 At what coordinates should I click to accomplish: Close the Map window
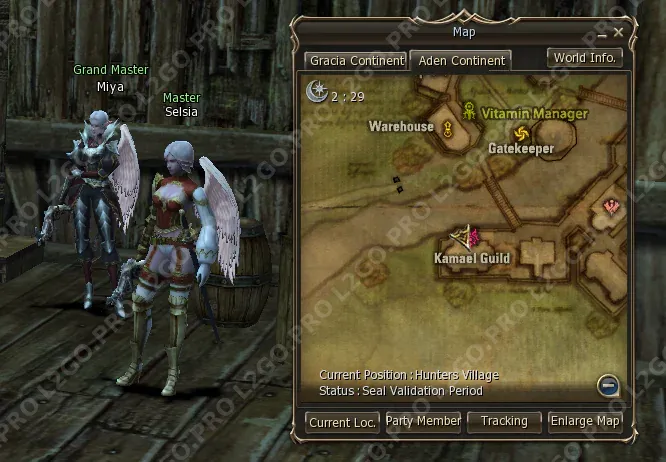[x=619, y=32]
